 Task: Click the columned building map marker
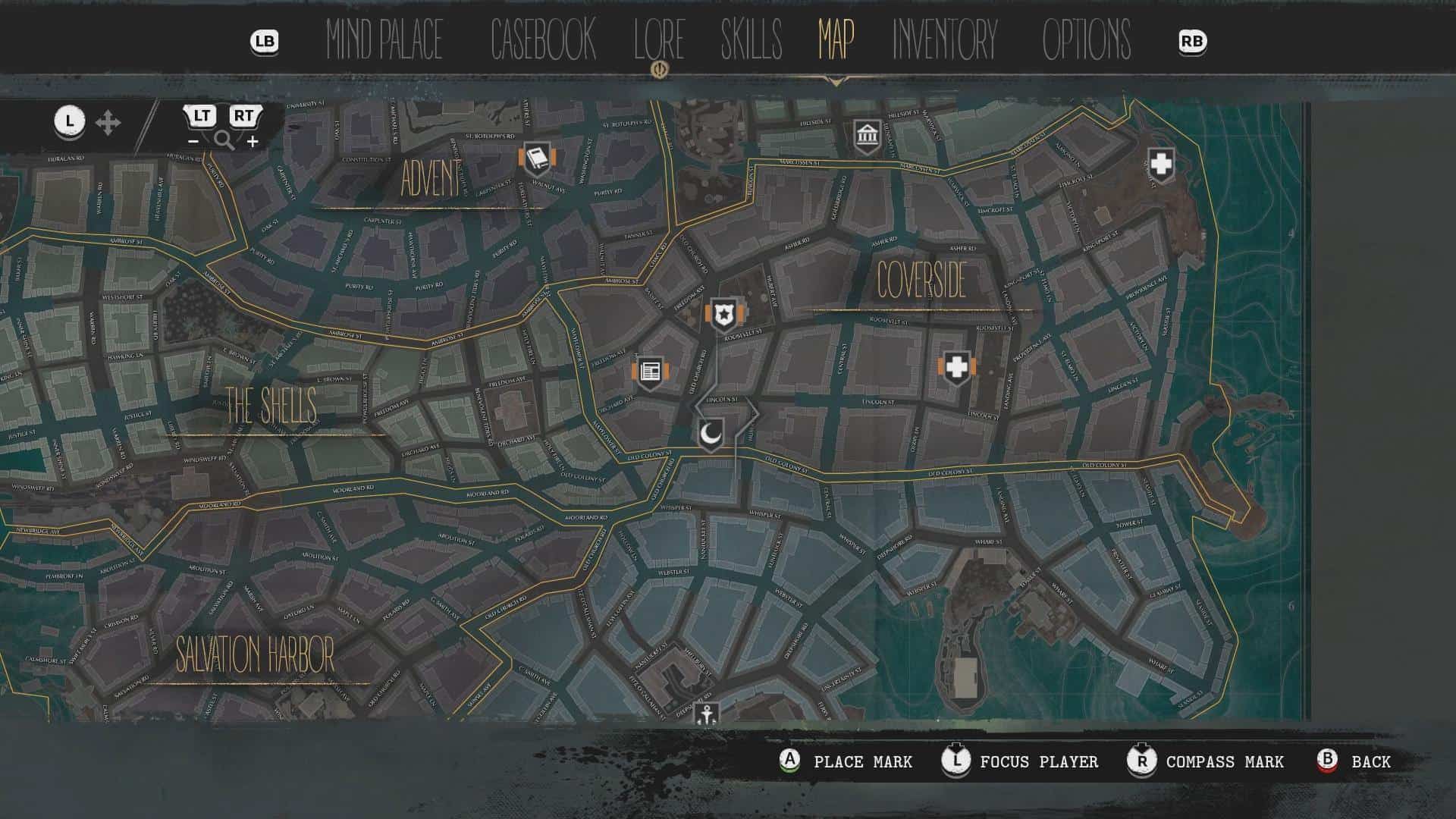tap(867, 136)
